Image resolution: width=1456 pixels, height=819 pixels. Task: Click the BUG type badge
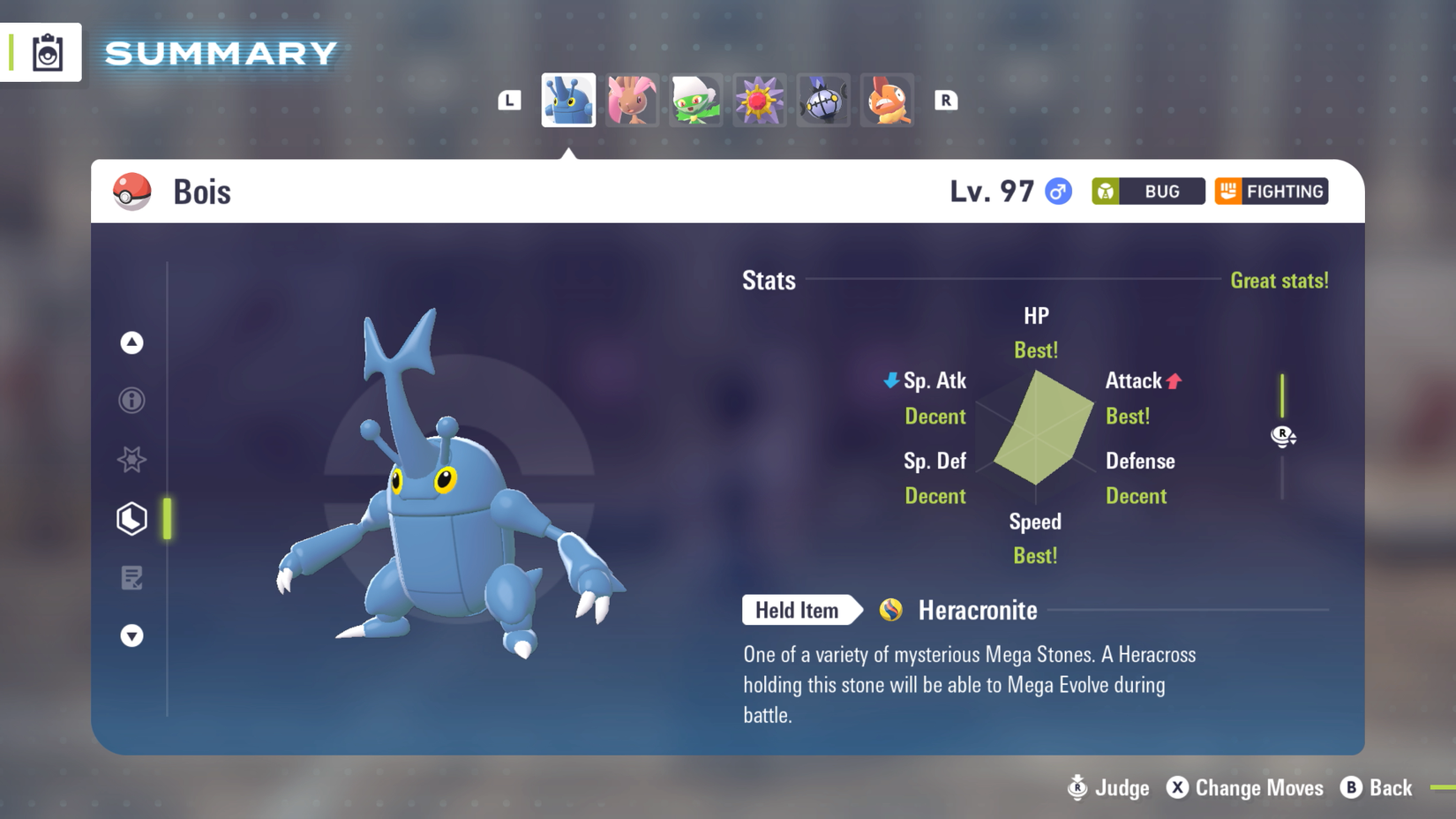click(1147, 191)
